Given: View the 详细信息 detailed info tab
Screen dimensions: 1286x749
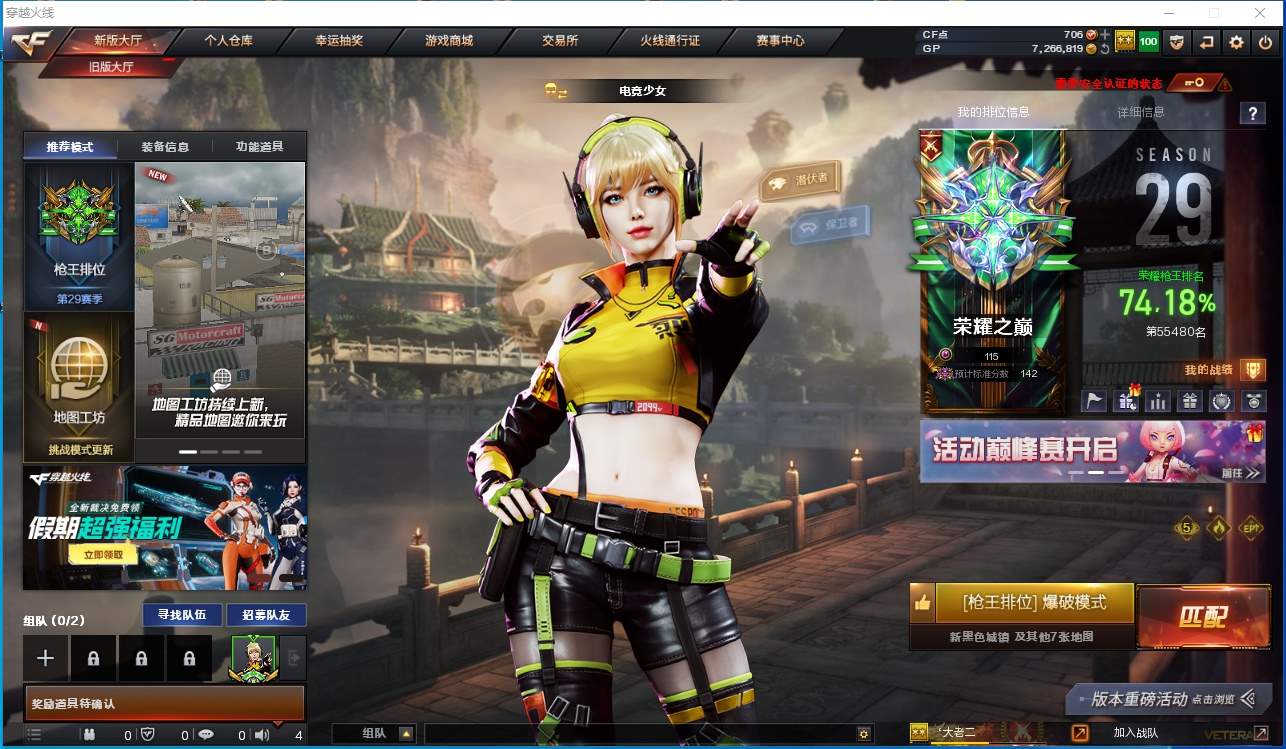Looking at the screenshot, I should (x=1140, y=112).
